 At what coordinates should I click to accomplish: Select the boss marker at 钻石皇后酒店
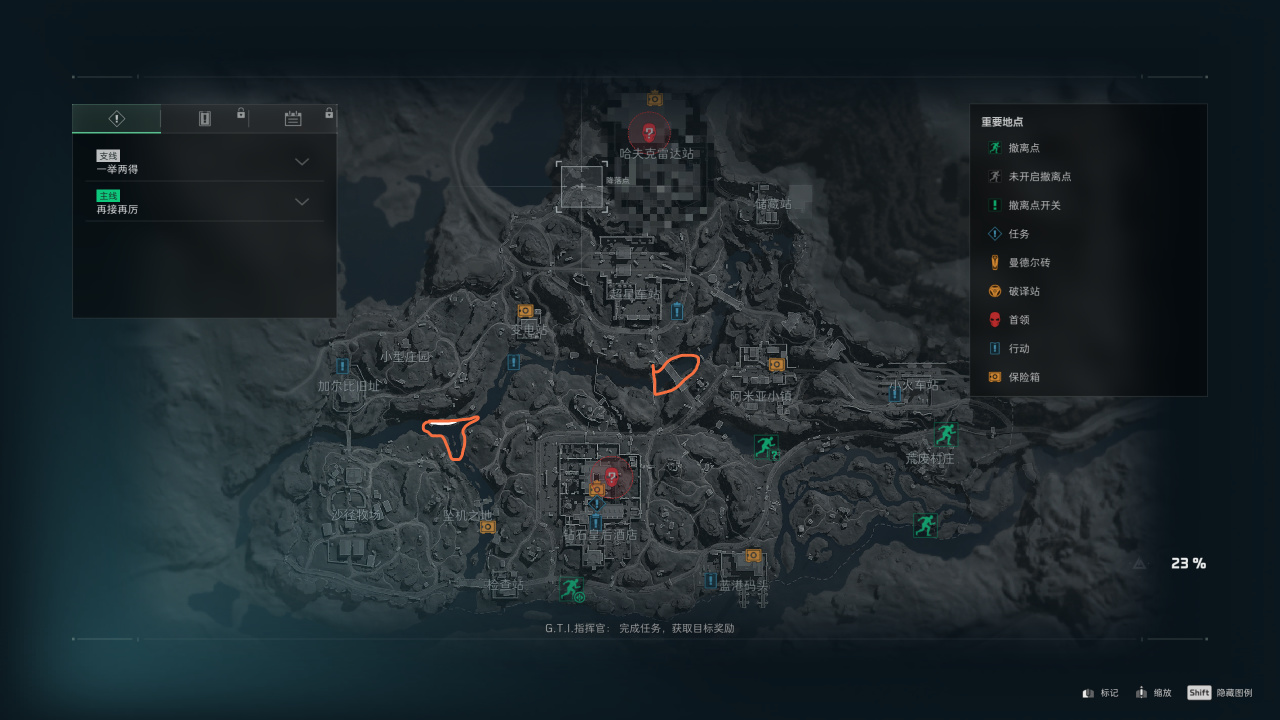tap(612, 476)
